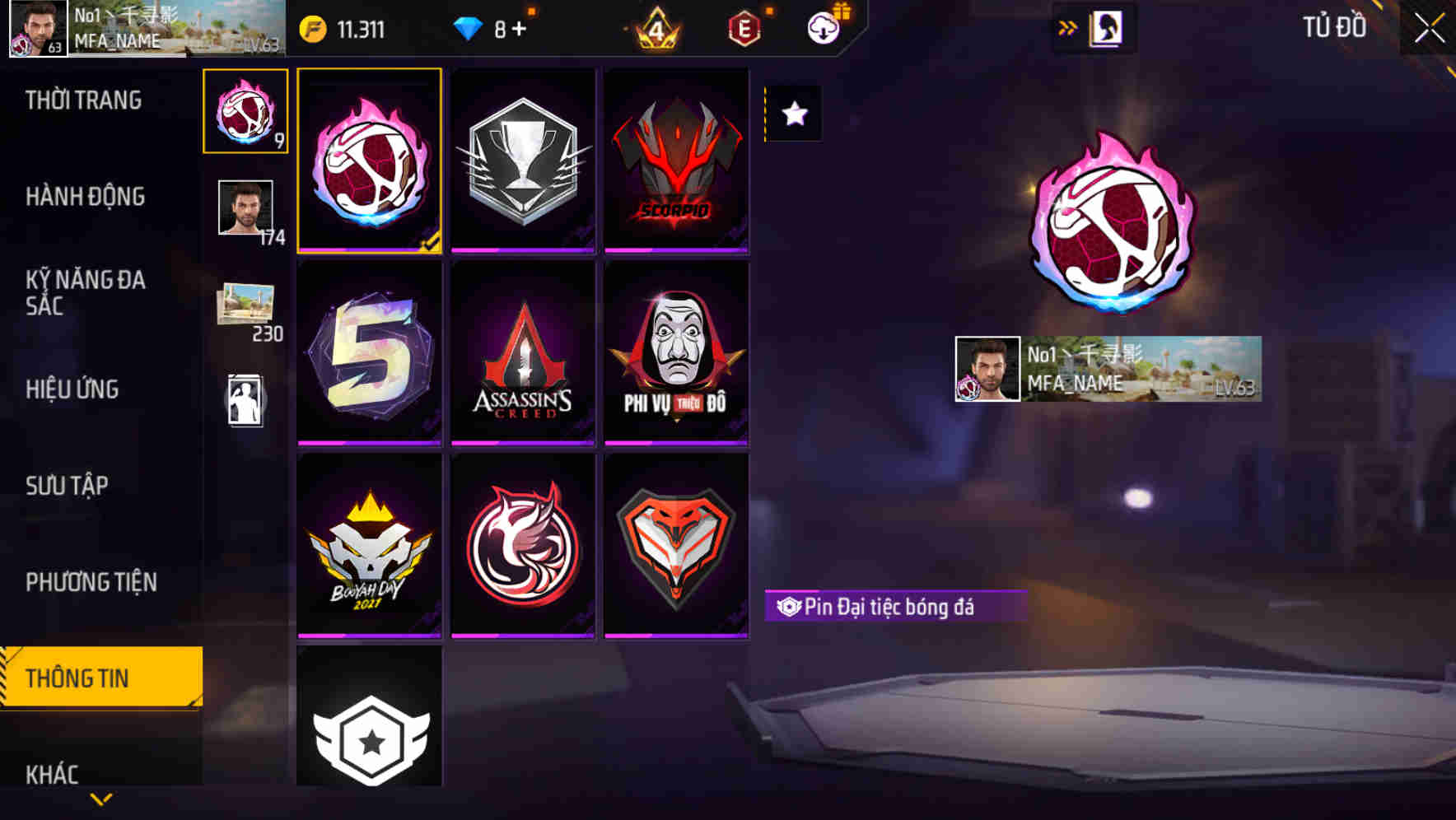
Task: Select the Phi Vụ Triệu Đô pin
Action: [x=677, y=354]
